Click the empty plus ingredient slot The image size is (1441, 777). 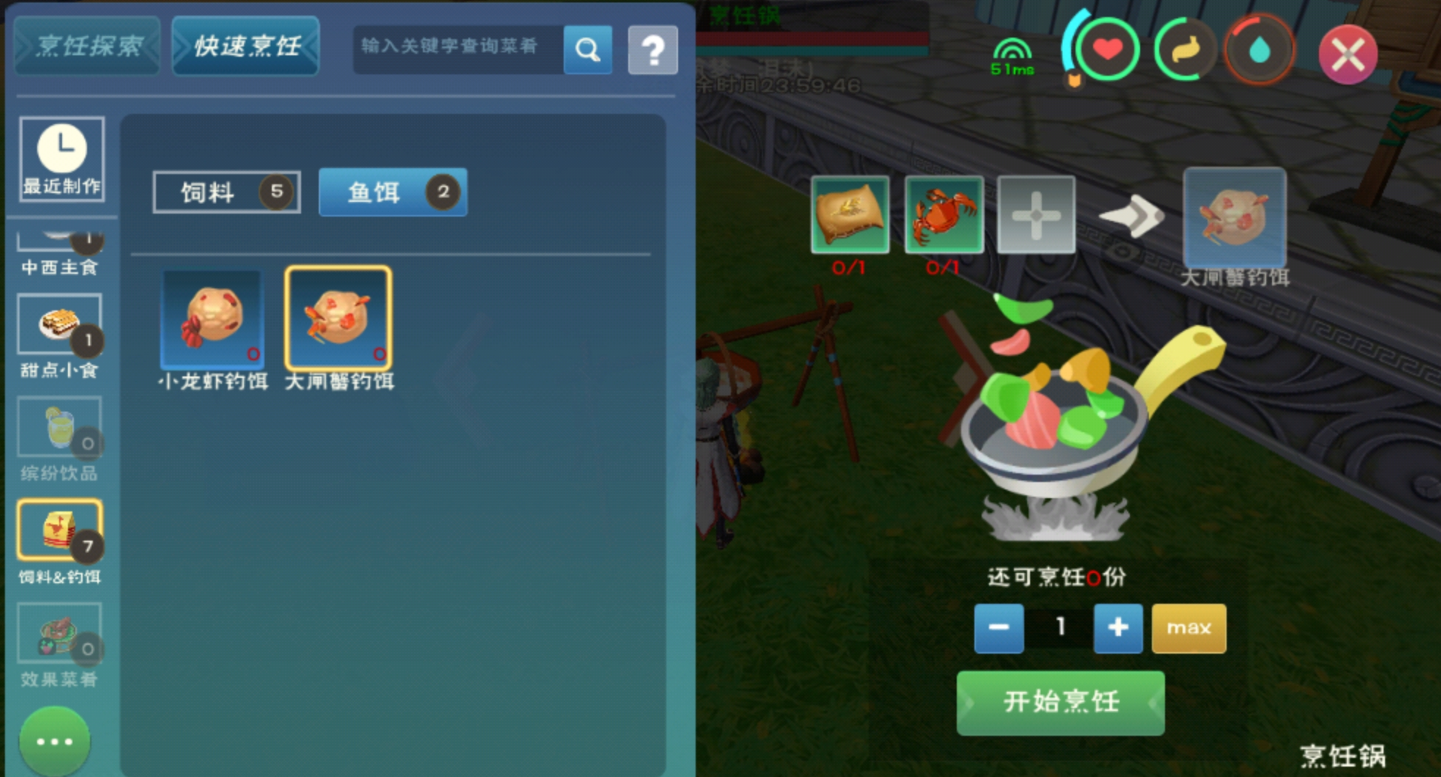pos(1037,213)
